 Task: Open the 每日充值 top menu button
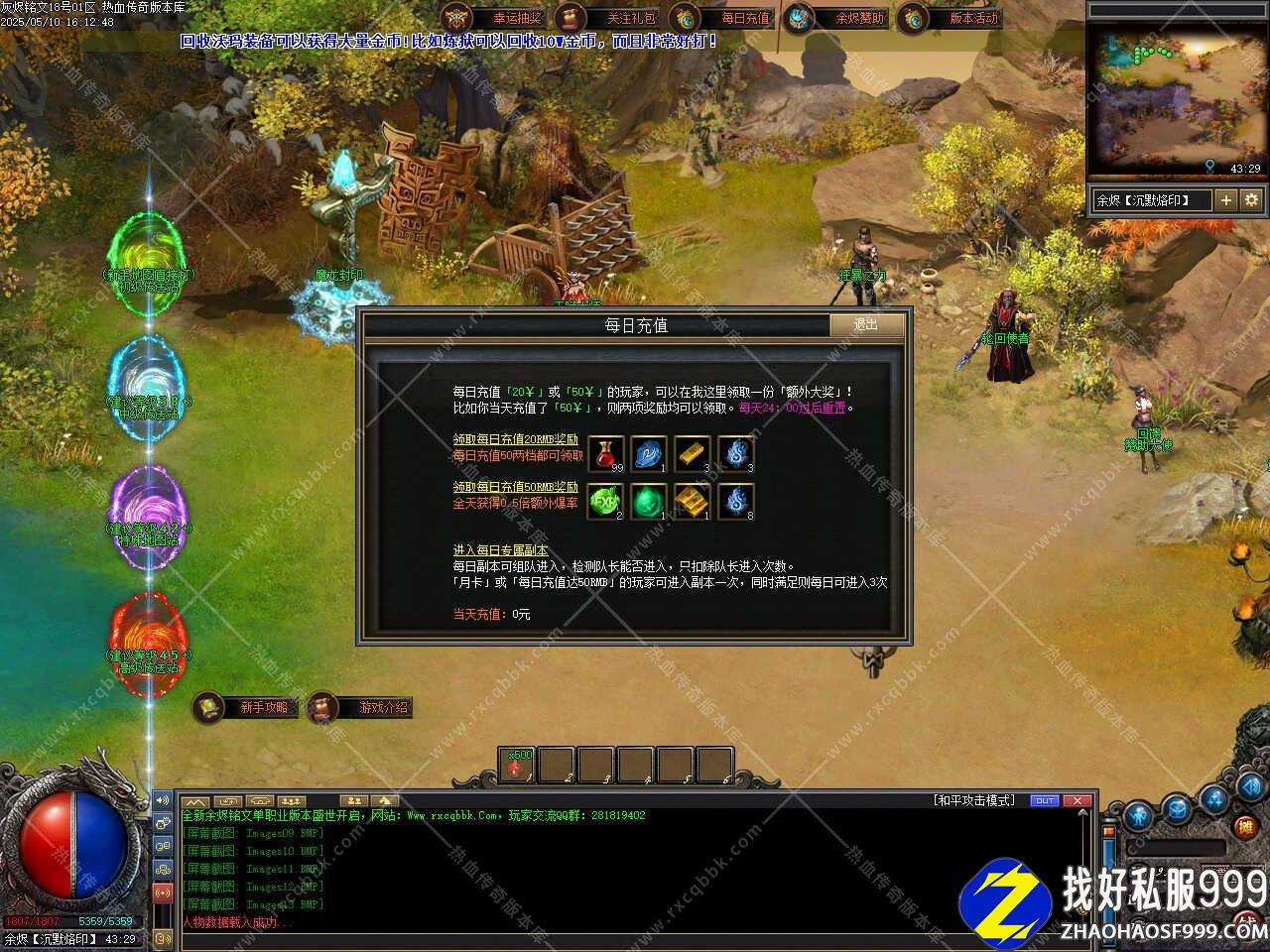click(x=722, y=18)
